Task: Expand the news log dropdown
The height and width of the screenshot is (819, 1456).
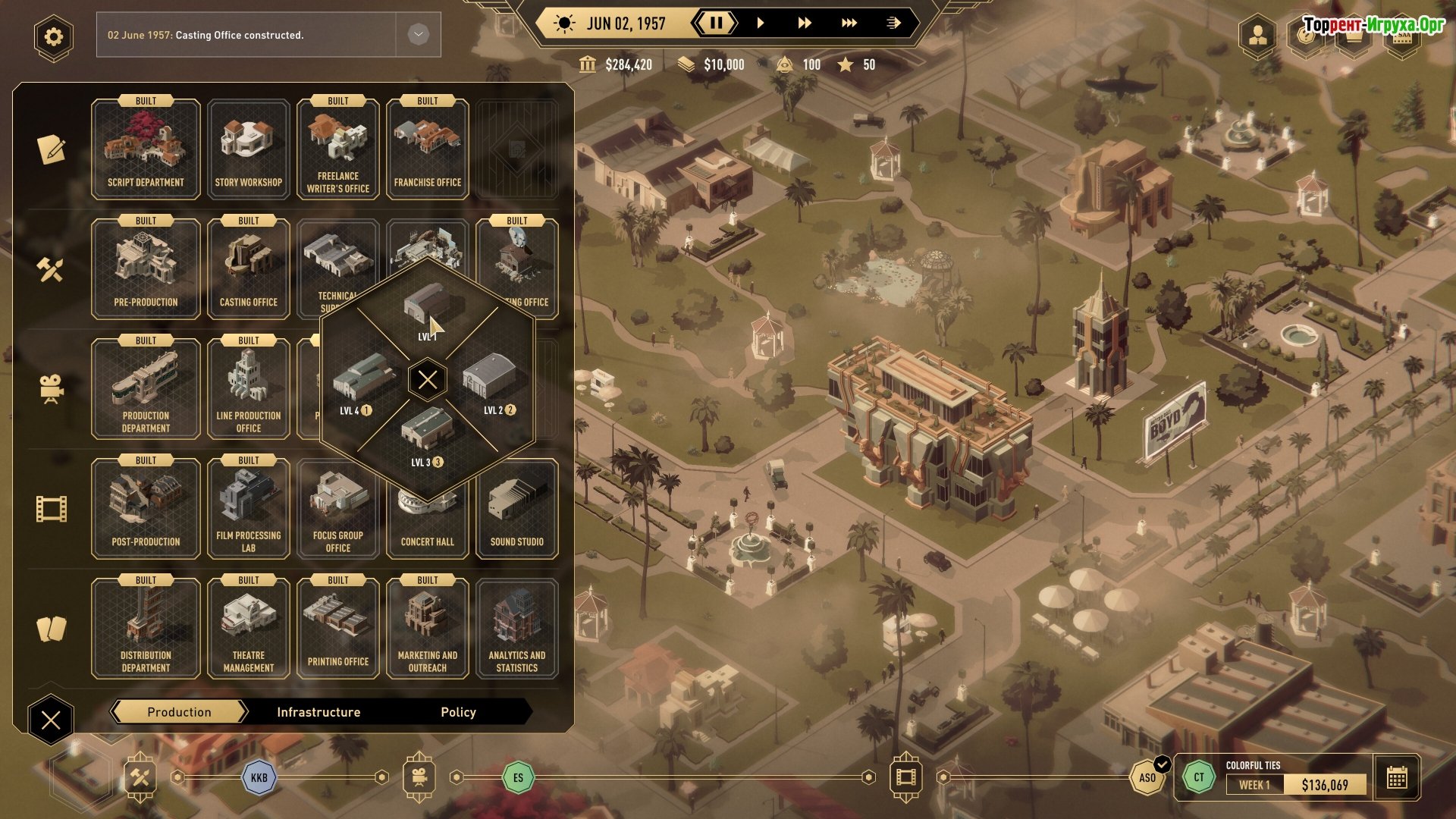Action: coord(418,34)
